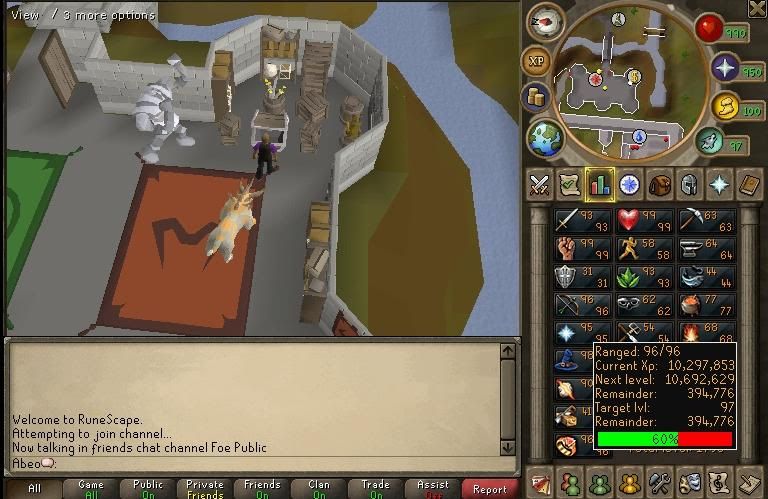Toggle the XP counter button
The image size is (768, 499).
(538, 62)
